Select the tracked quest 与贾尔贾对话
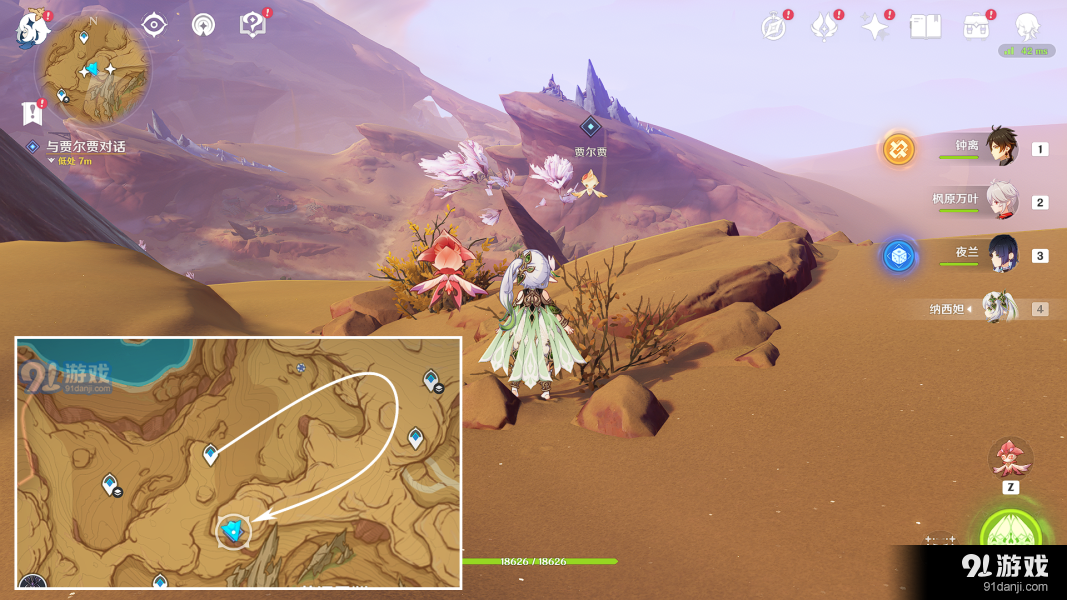 [x=85, y=147]
